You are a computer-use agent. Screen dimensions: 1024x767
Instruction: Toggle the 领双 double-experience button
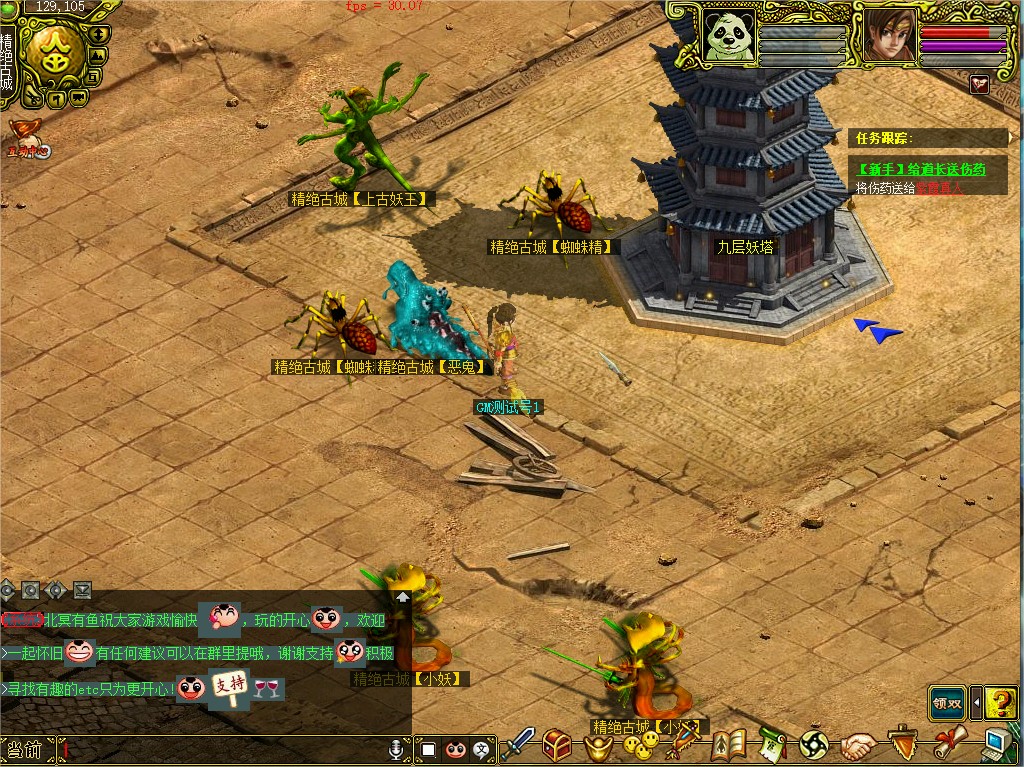[x=947, y=703]
